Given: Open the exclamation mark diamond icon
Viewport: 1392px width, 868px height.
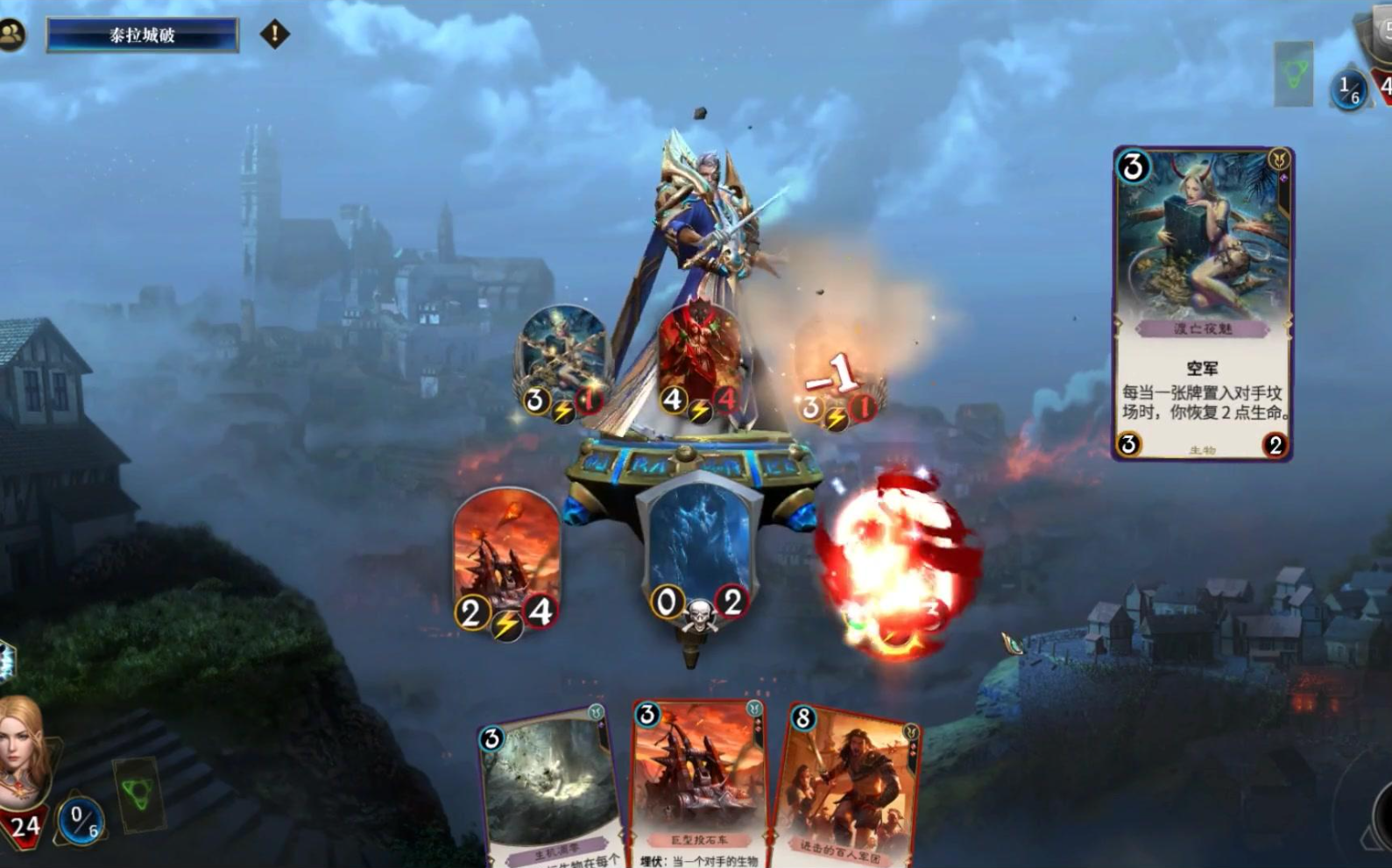Looking at the screenshot, I should click(x=274, y=34).
